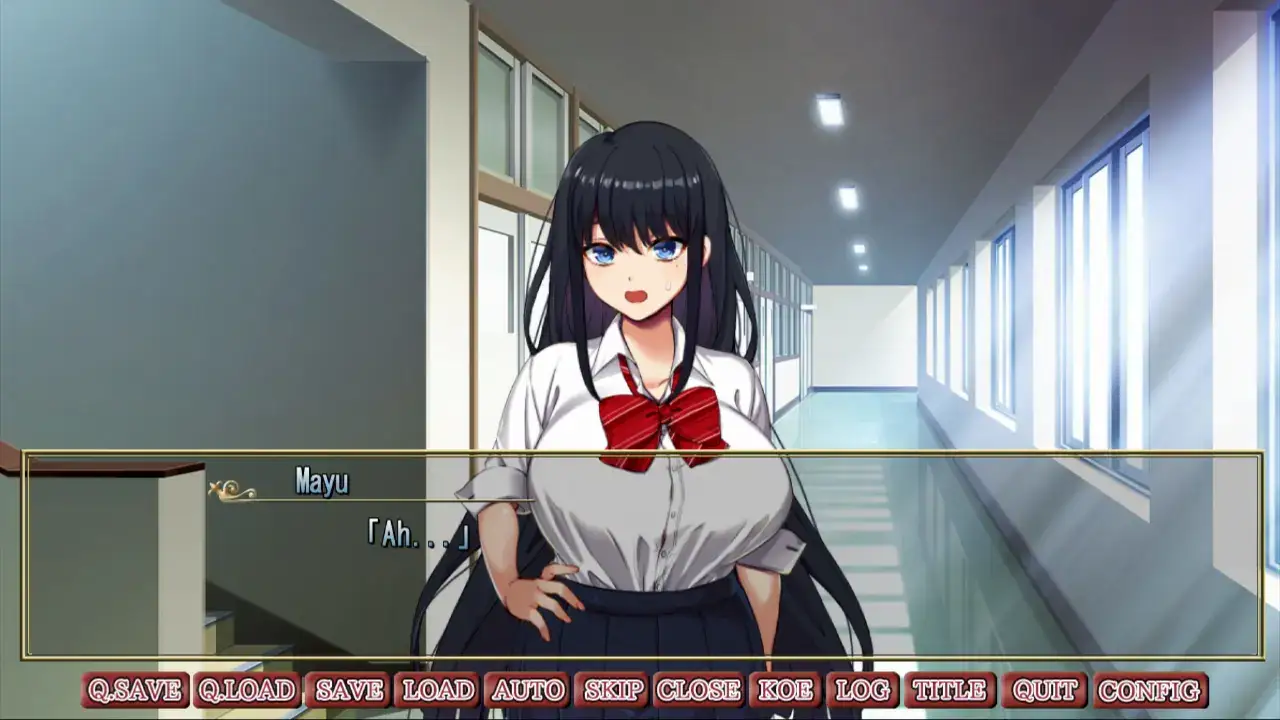Select the QUIT button
This screenshot has width=1280, height=720.
point(1044,690)
